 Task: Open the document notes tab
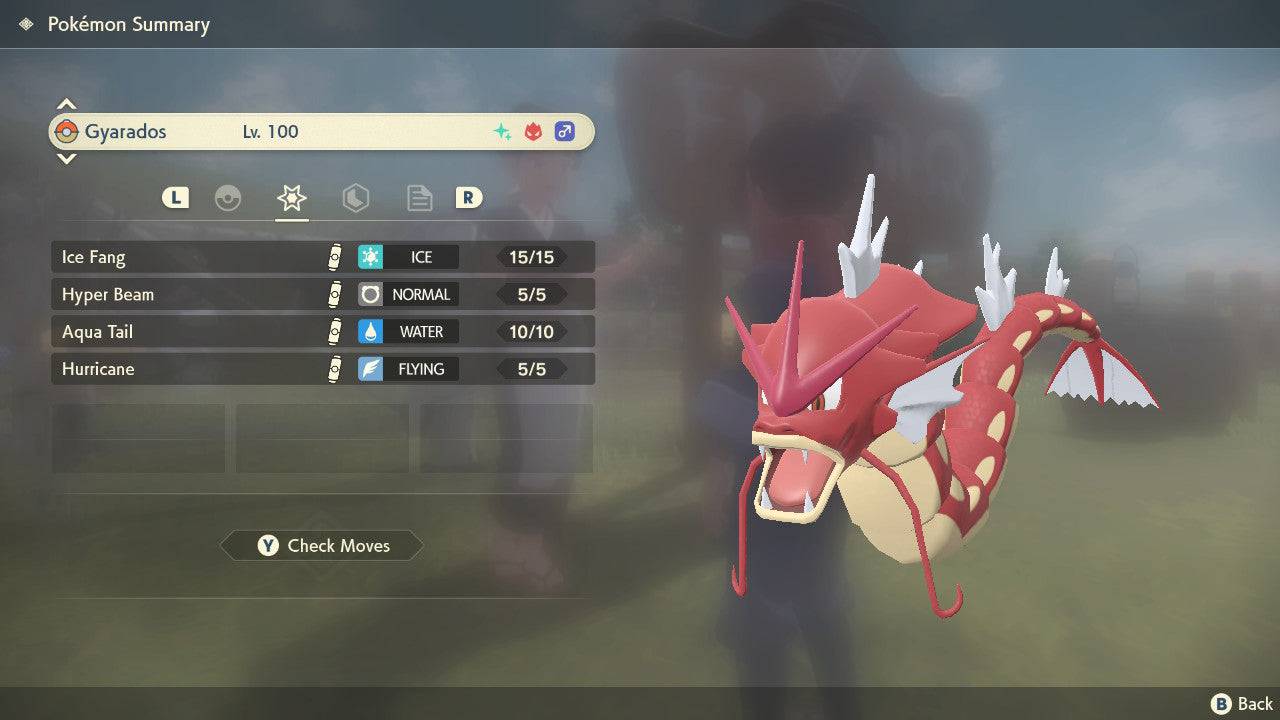pyautogui.click(x=419, y=198)
